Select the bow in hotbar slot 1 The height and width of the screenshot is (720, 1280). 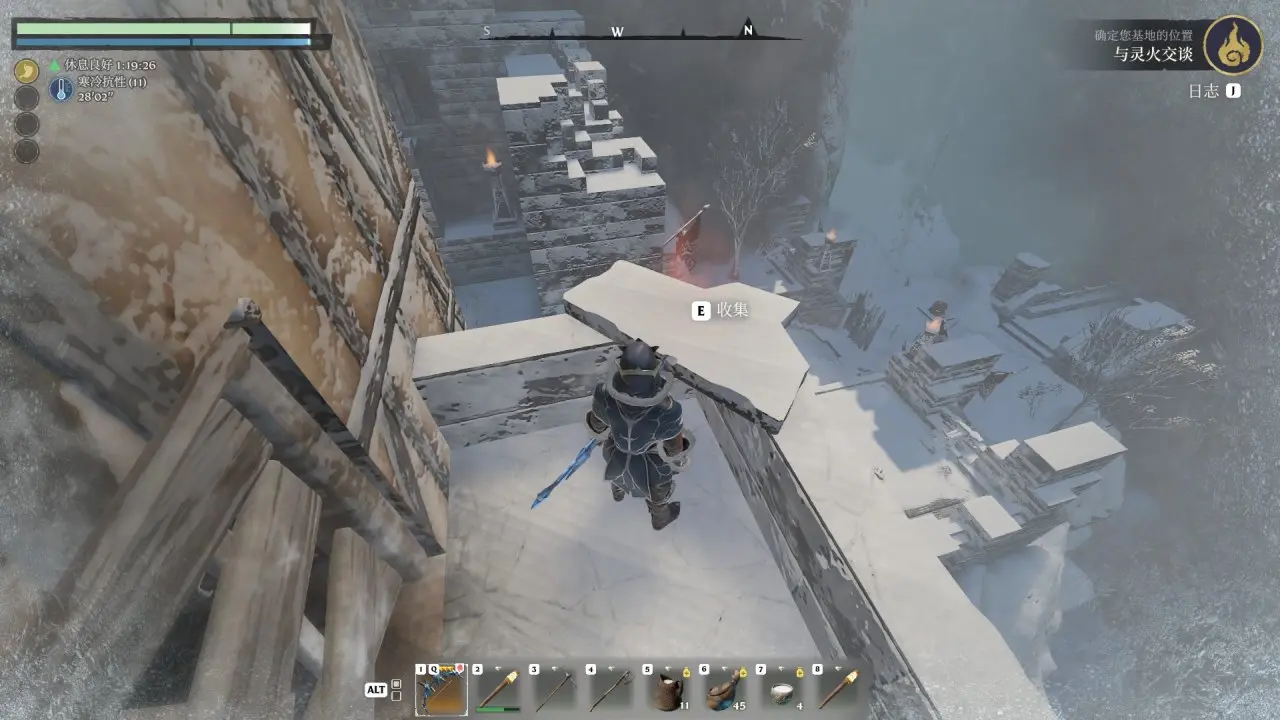point(441,689)
